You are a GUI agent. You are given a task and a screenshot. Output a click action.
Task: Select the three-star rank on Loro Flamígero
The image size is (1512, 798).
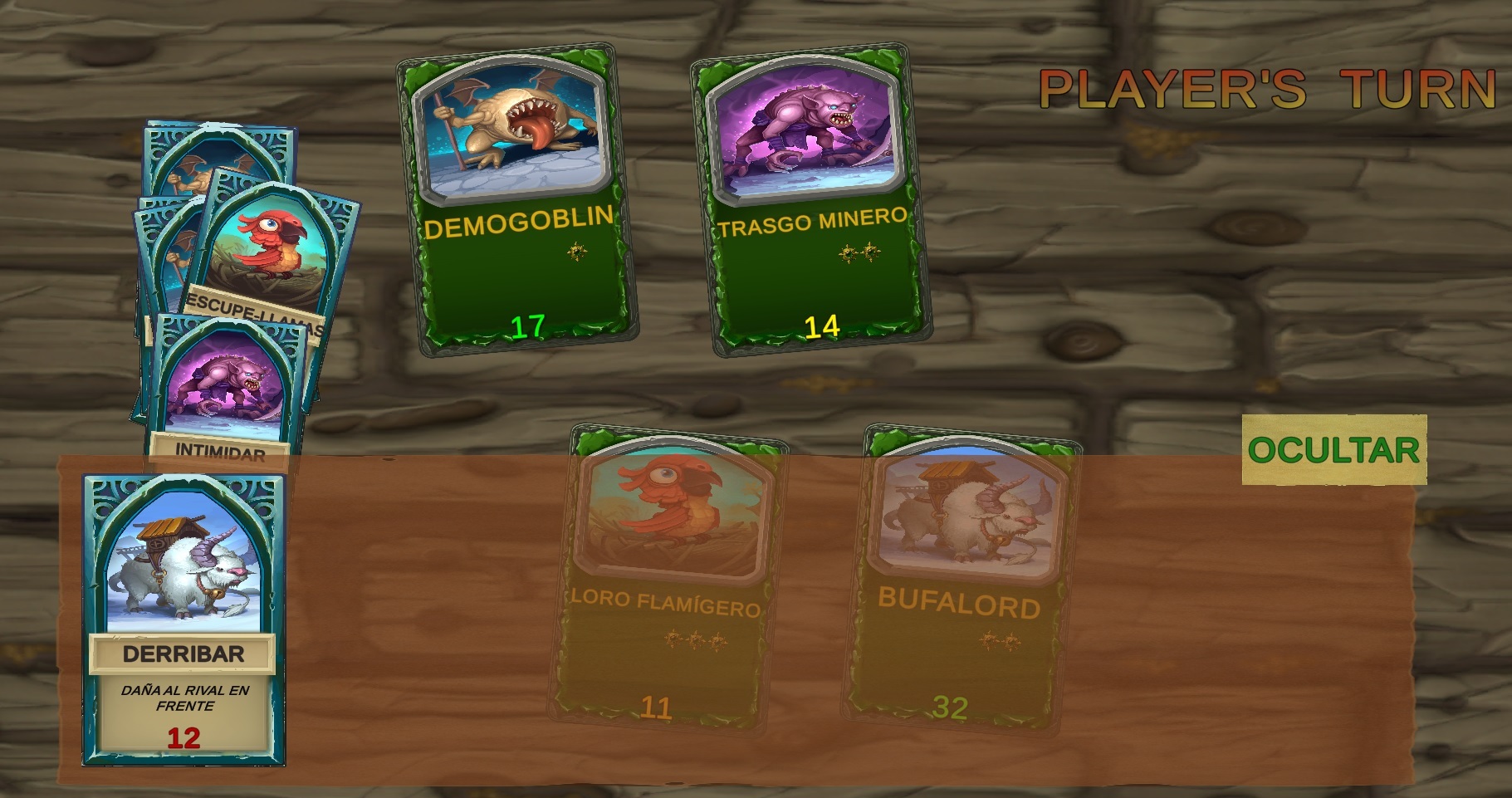click(x=692, y=639)
